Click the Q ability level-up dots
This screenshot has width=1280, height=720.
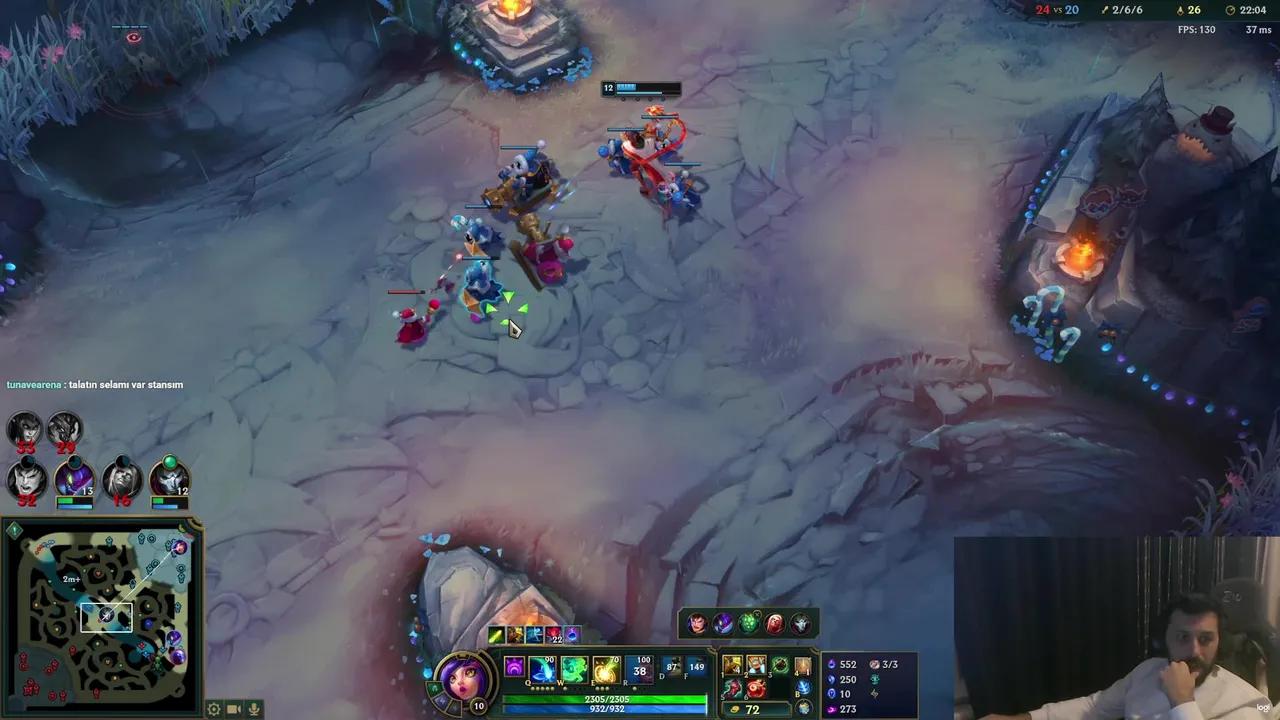pyautogui.click(x=543, y=688)
